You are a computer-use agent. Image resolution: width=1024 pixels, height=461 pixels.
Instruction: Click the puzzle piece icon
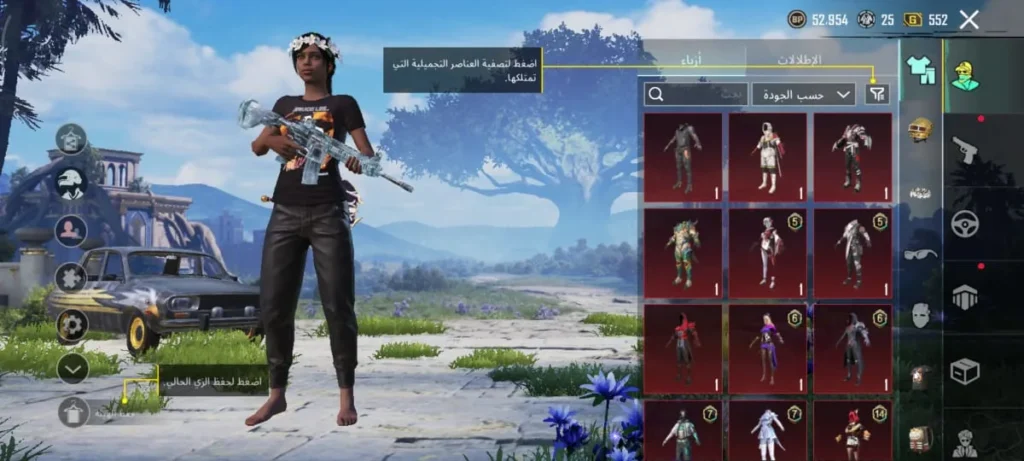pos(72,277)
